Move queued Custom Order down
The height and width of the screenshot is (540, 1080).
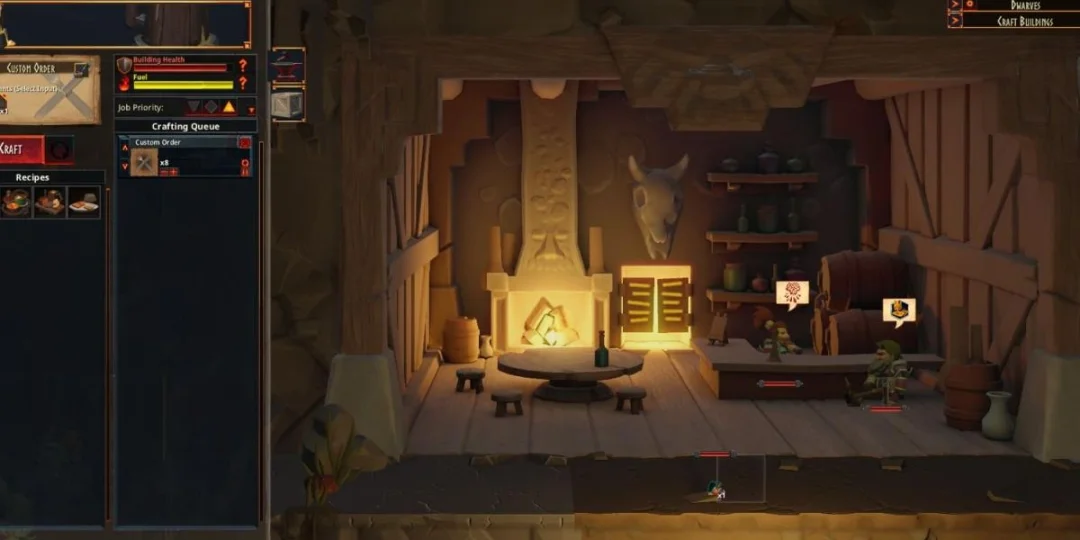click(x=124, y=166)
